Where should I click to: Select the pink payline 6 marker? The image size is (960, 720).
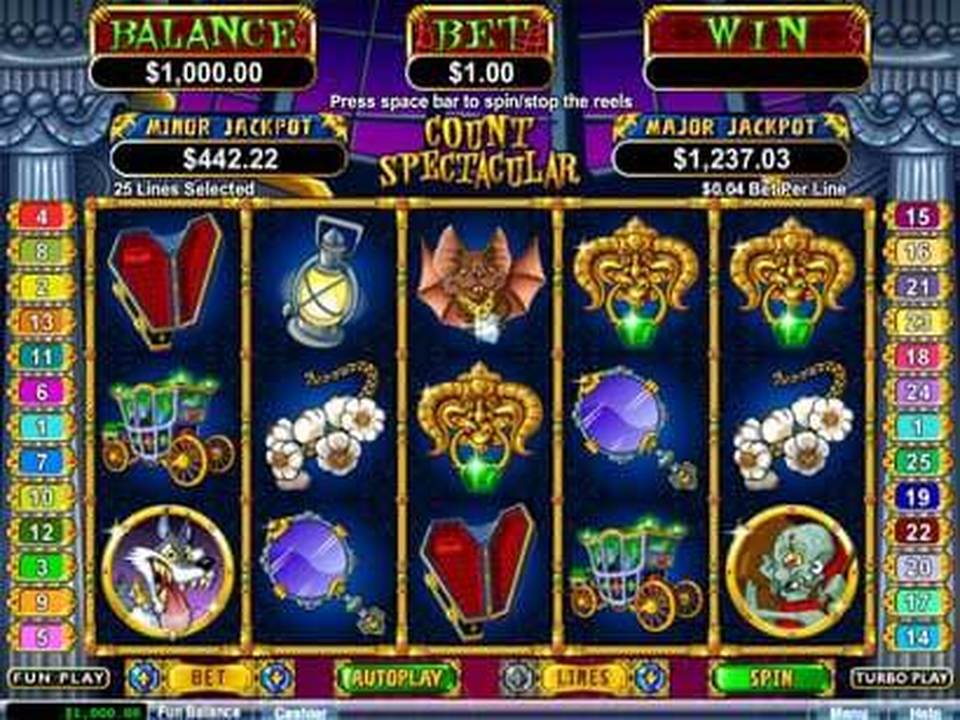42,391
